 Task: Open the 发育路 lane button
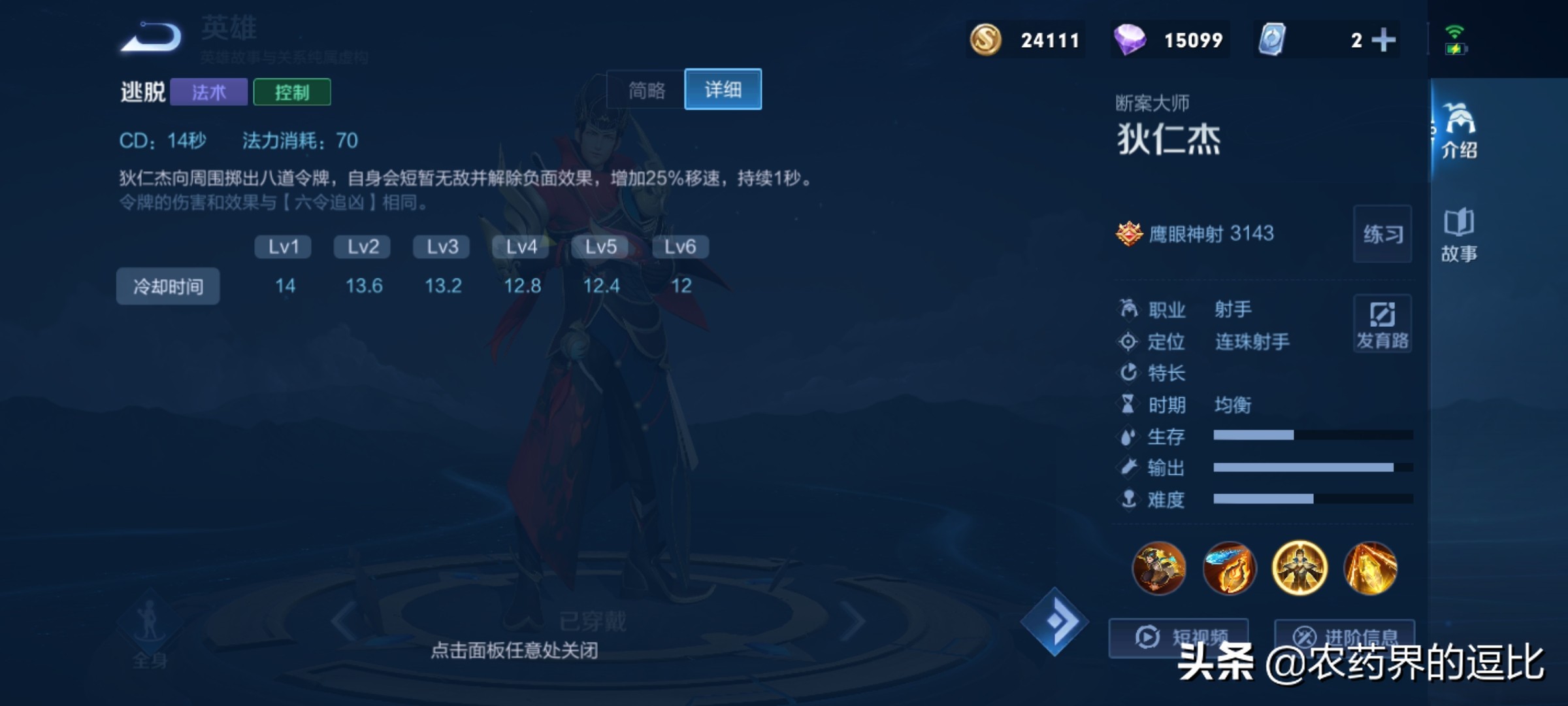pos(1382,324)
